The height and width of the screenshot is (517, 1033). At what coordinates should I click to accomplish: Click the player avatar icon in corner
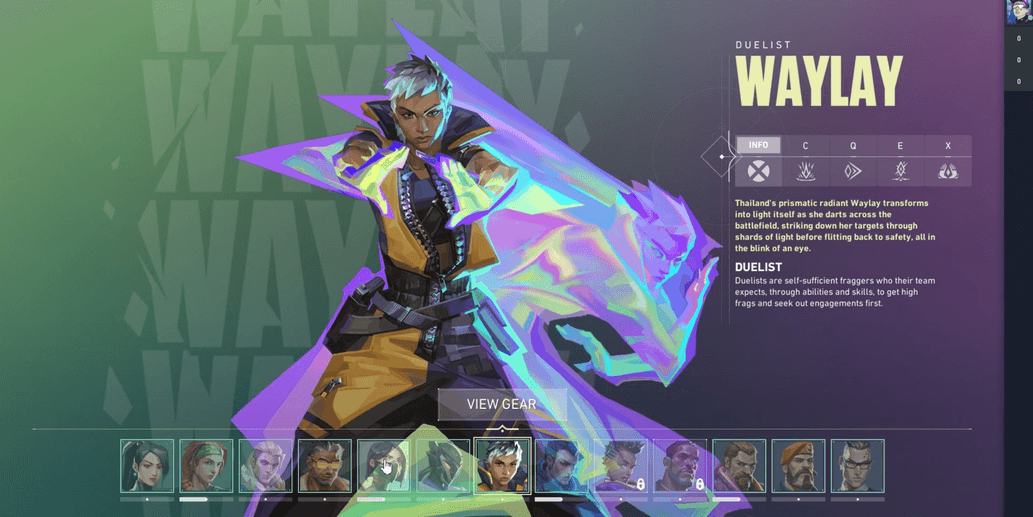click(1018, 12)
